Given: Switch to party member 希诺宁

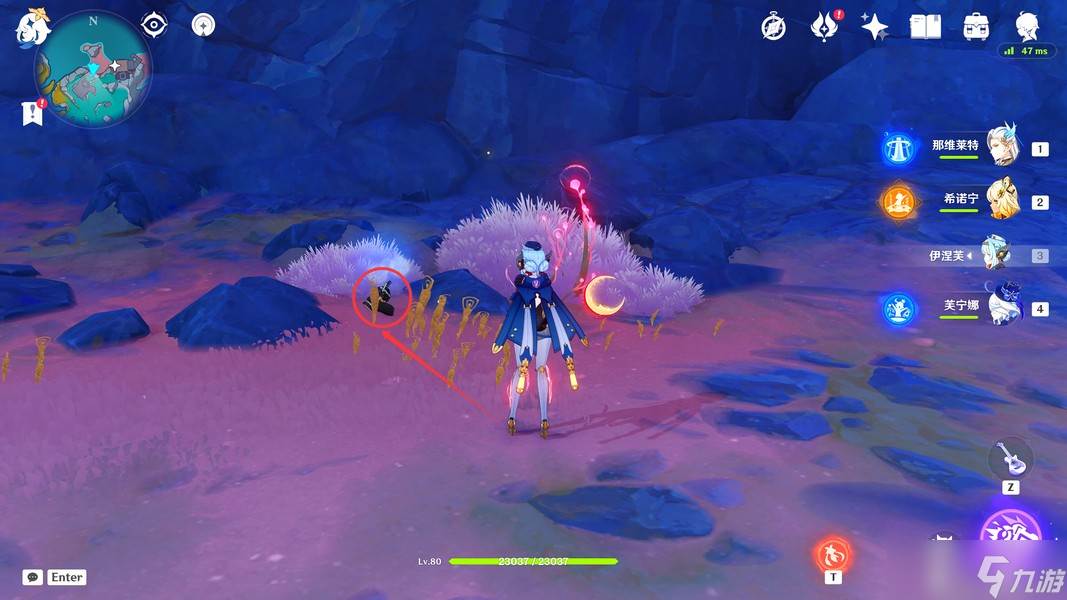Looking at the screenshot, I should coord(1001,201).
